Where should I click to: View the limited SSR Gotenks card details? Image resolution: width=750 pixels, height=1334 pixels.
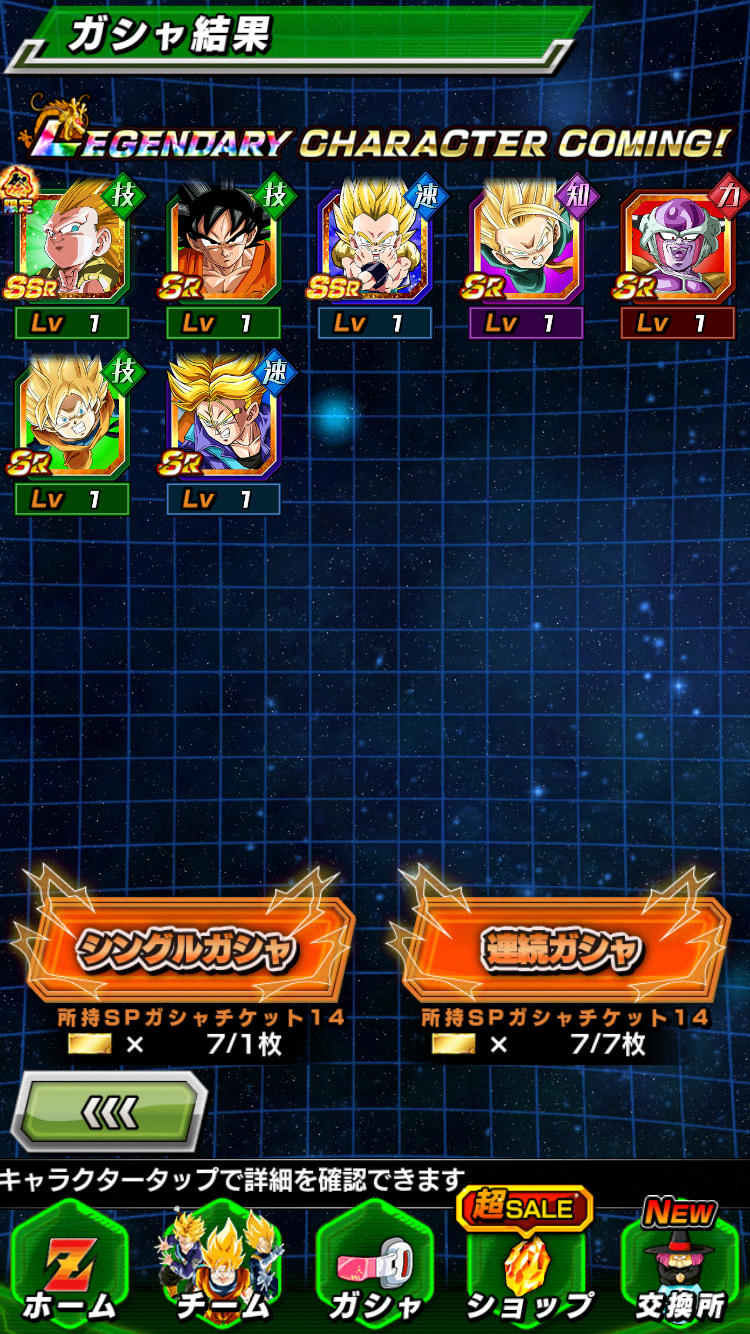coord(72,246)
